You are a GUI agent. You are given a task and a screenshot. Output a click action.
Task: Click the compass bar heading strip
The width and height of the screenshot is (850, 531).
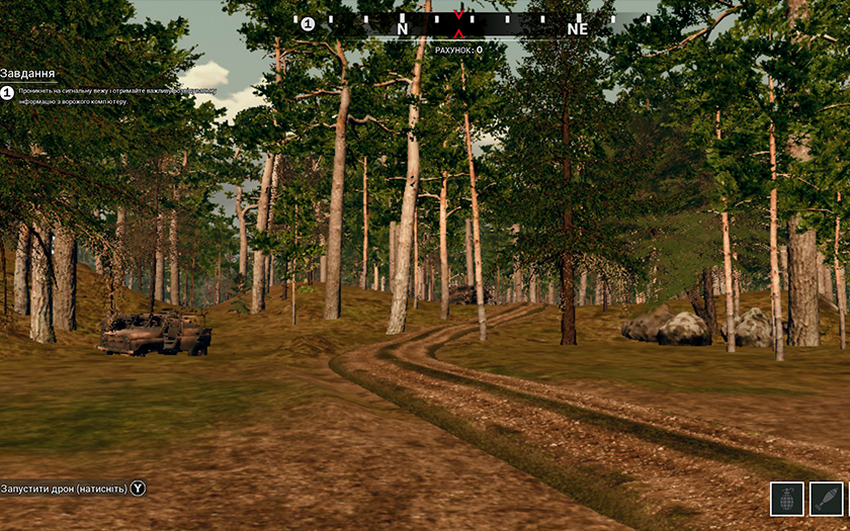[470, 25]
